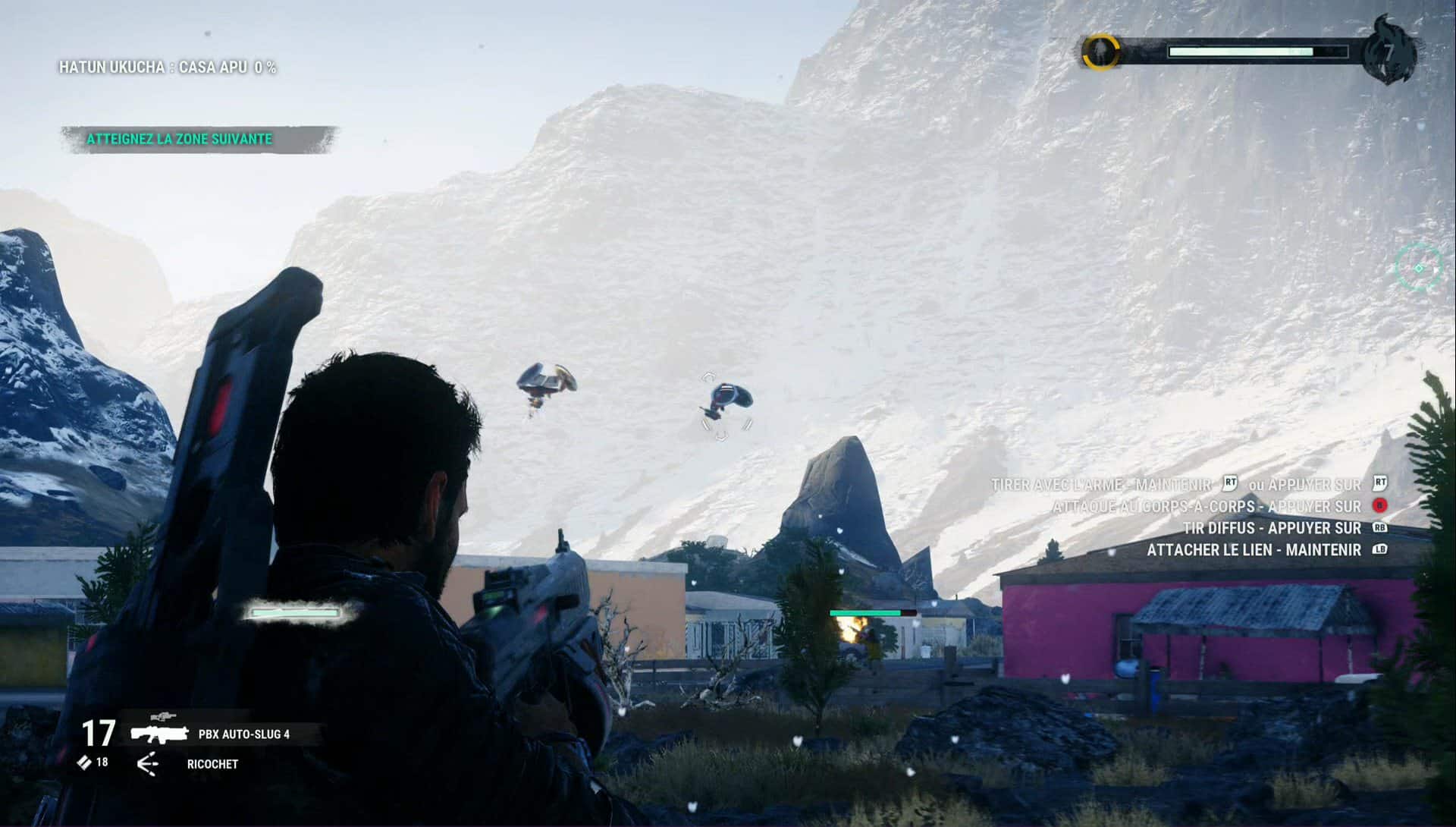1456x827 pixels.
Task: Open the Hatun Ukucha : Casa Apu region label
Action: [x=168, y=68]
